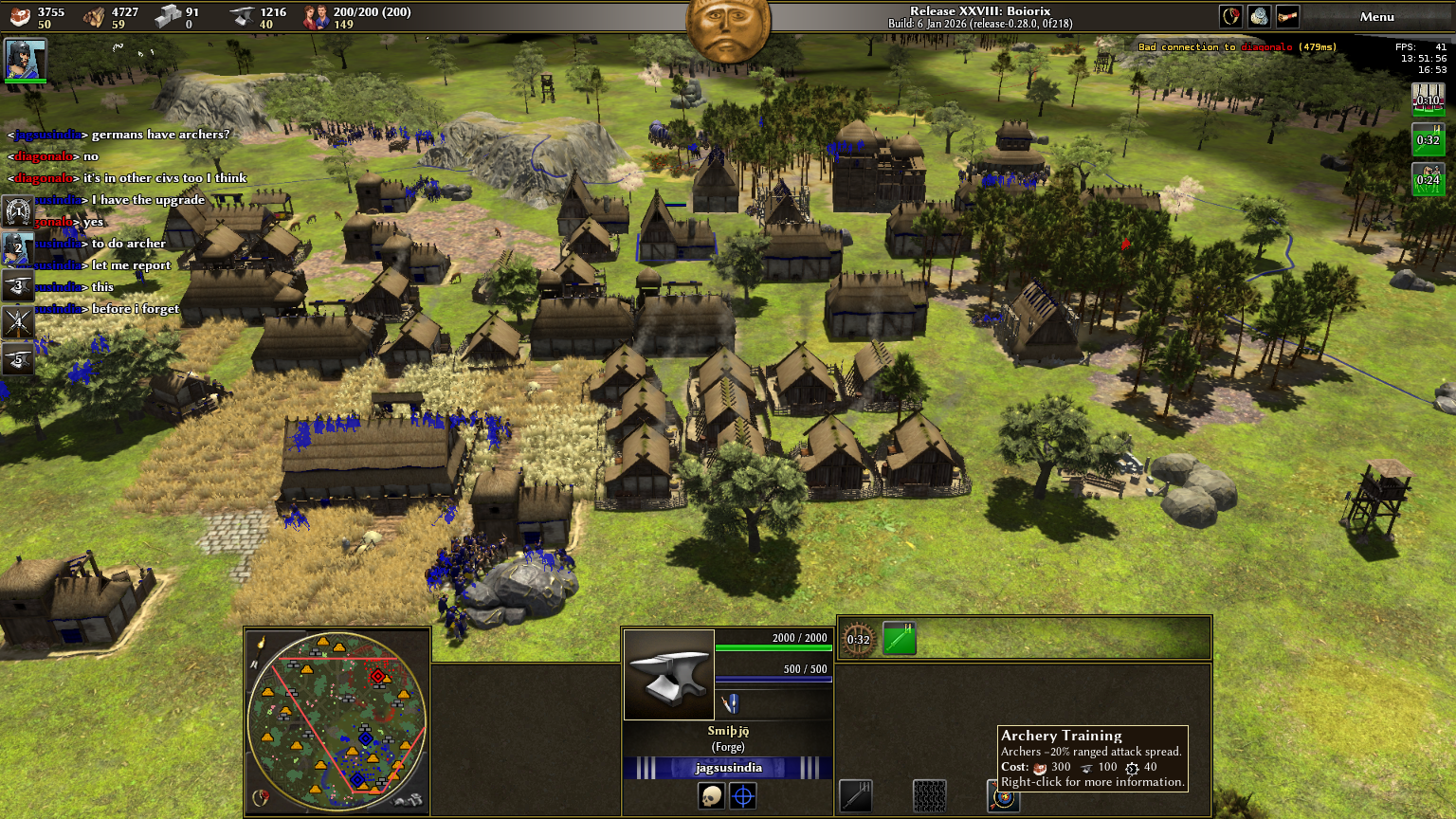Select control group 1 with horseshoe icon
1456x819 pixels.
point(18,211)
